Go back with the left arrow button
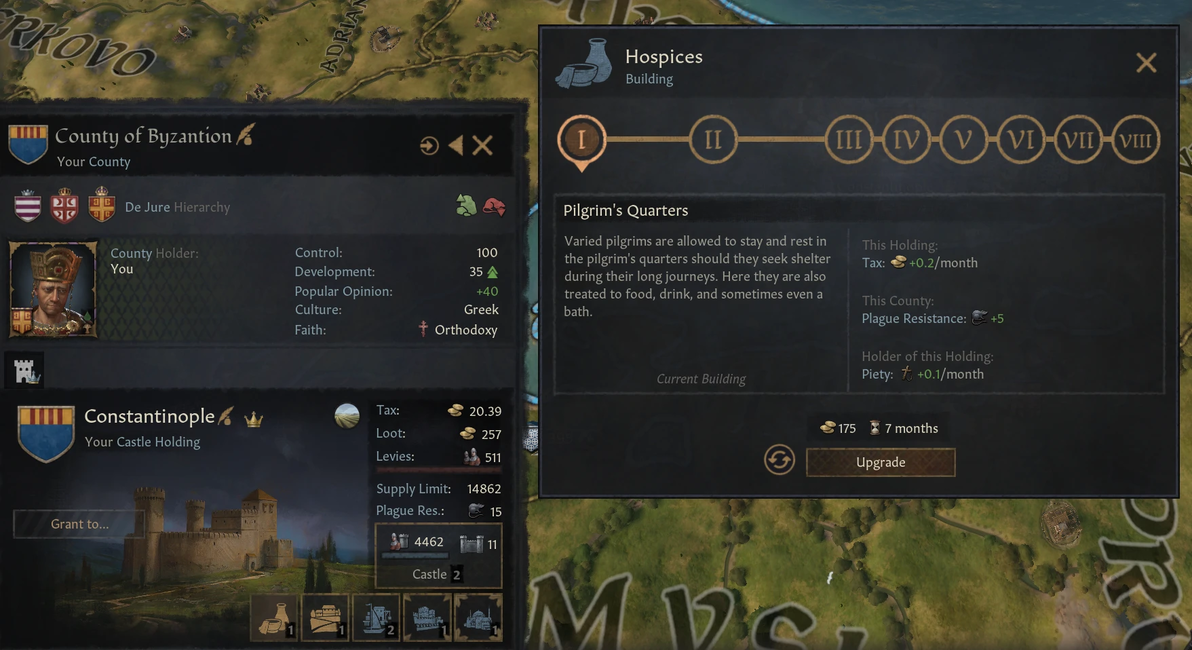This screenshot has width=1192, height=650. tap(456, 146)
